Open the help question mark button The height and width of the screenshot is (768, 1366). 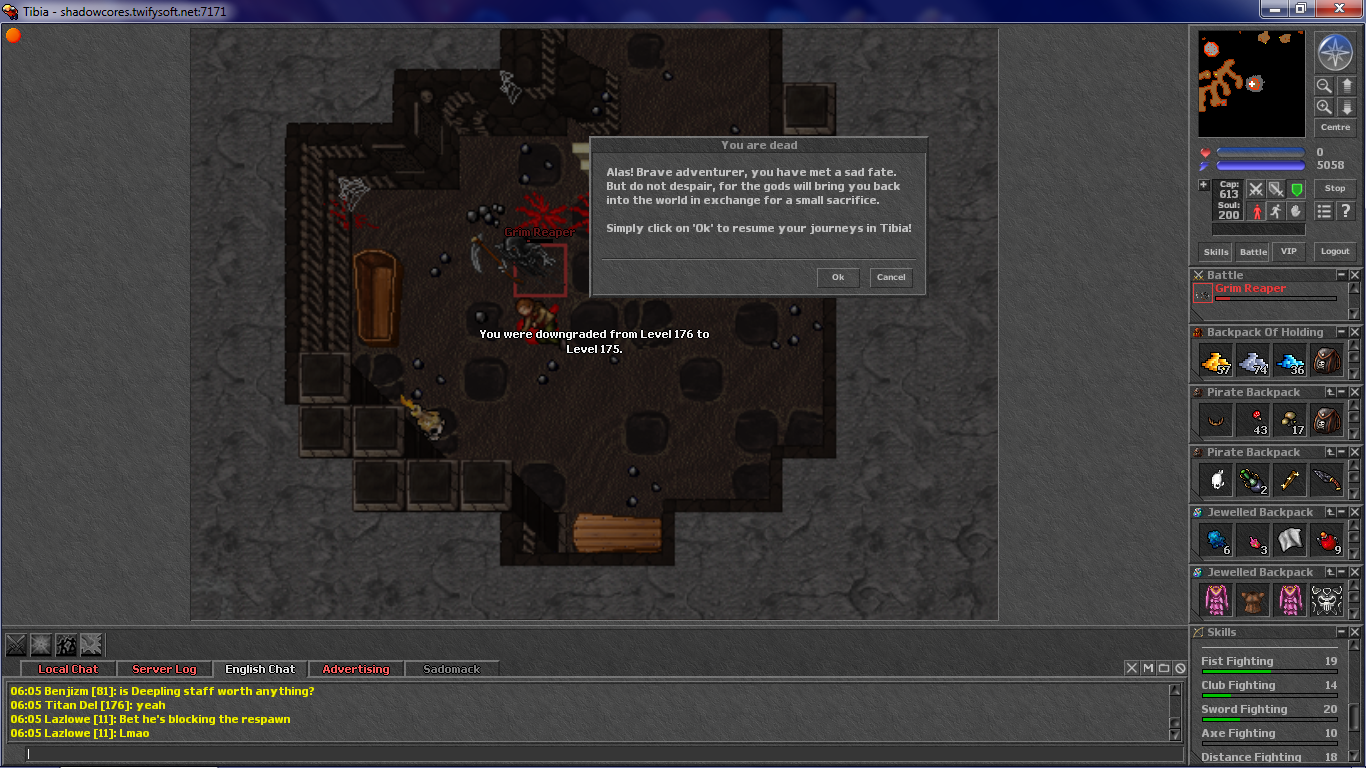tap(1345, 211)
